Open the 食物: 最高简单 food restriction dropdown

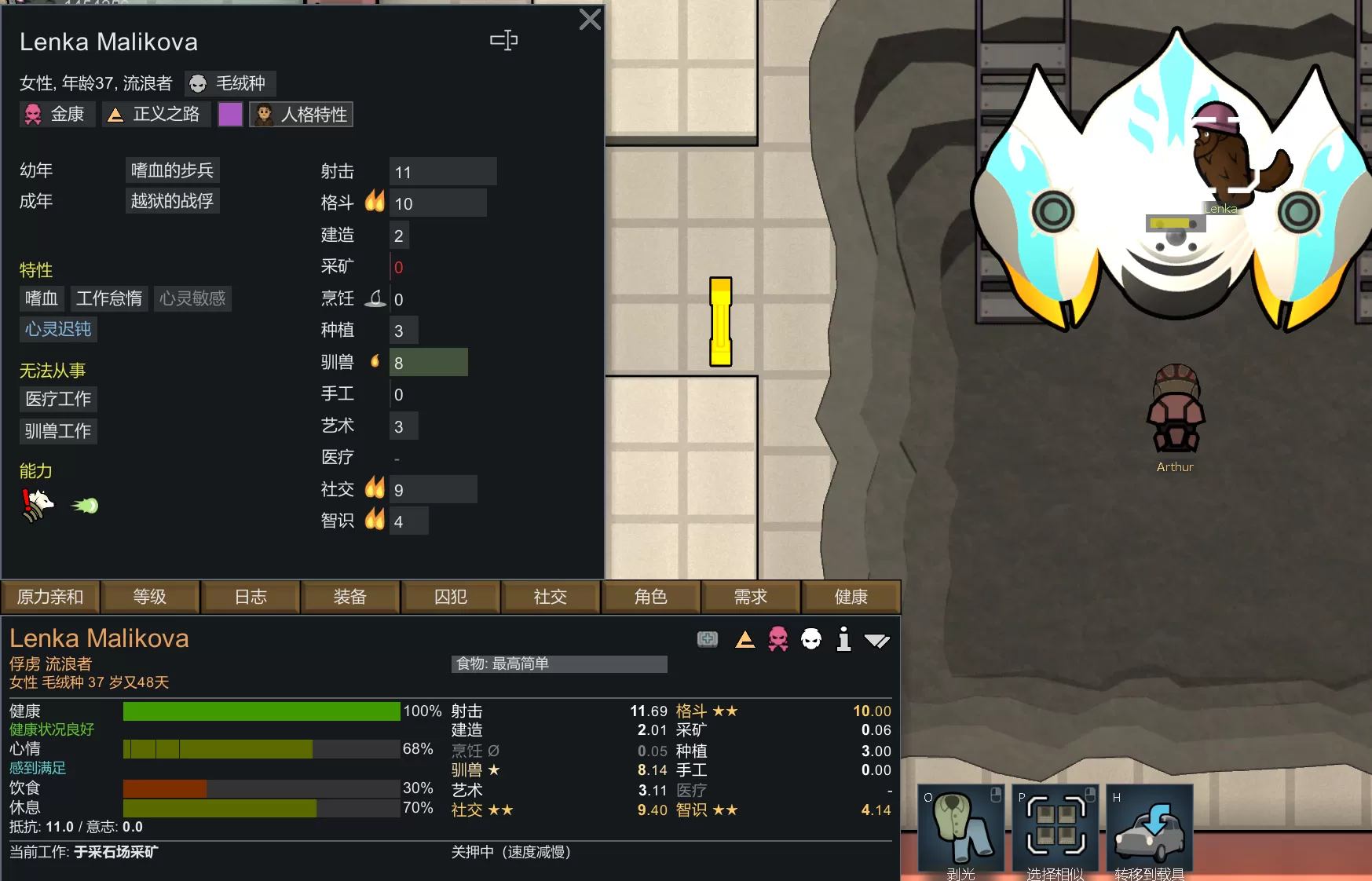click(559, 664)
